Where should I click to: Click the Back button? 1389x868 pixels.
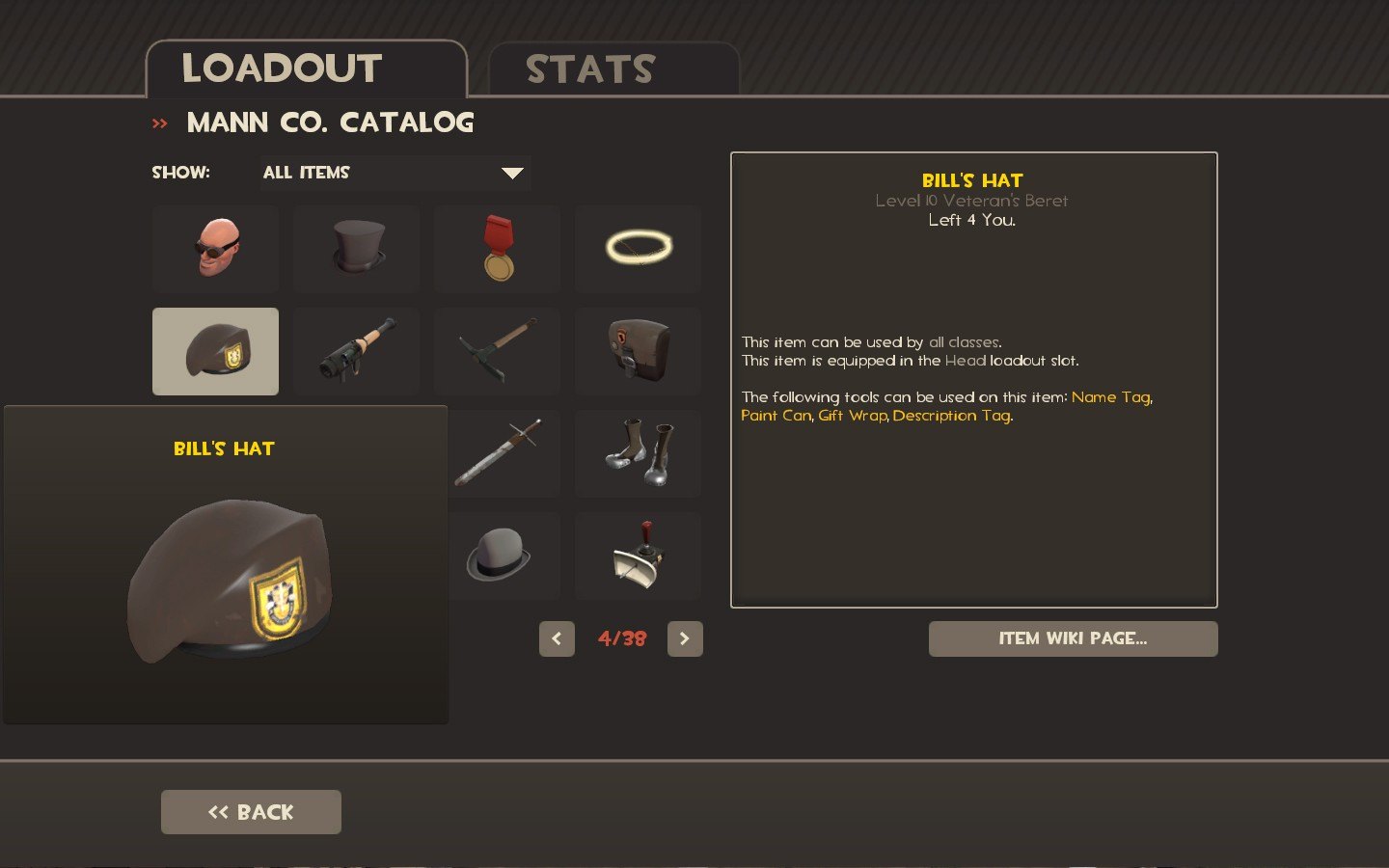251,812
